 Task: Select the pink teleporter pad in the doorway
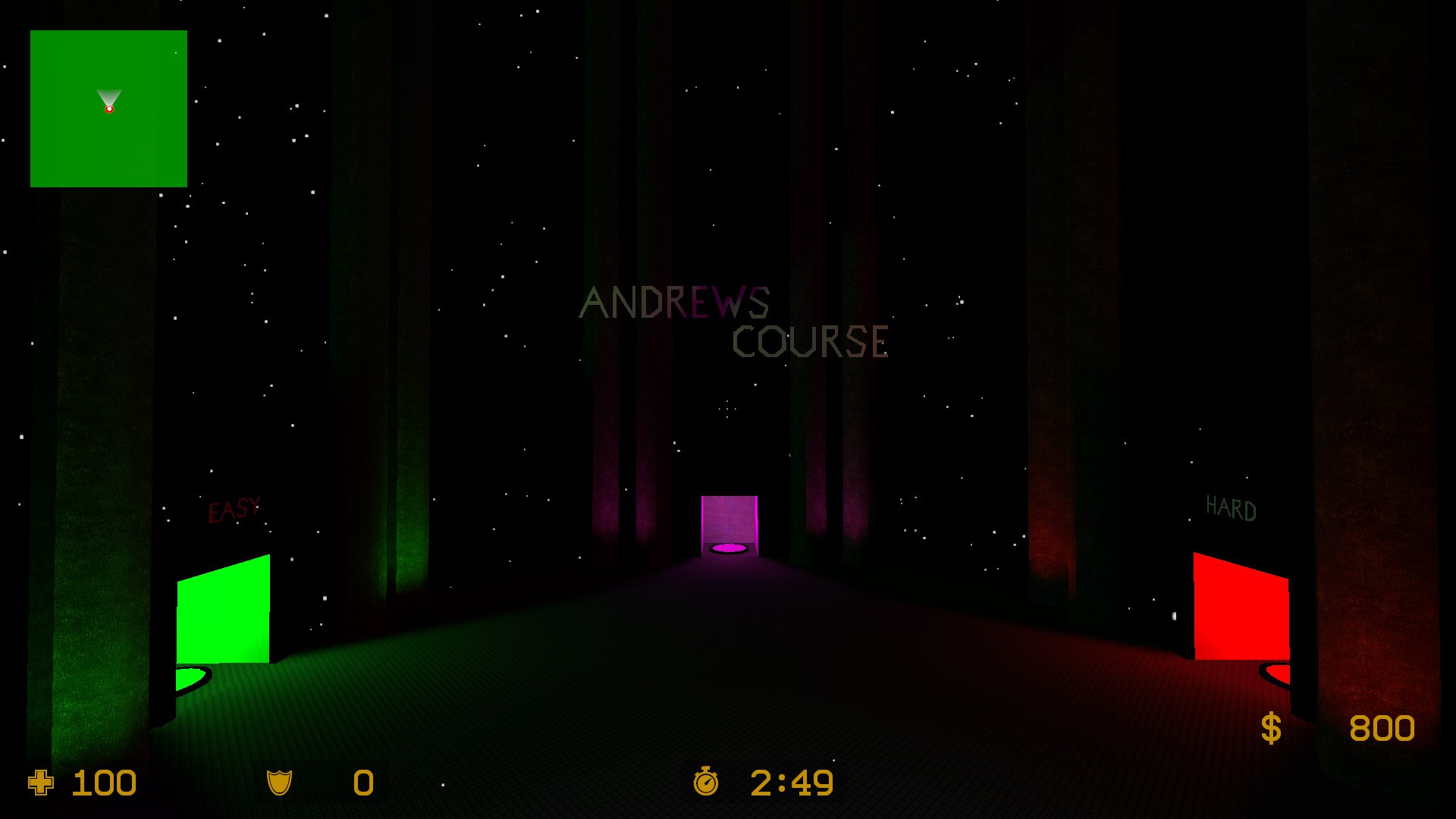click(729, 548)
